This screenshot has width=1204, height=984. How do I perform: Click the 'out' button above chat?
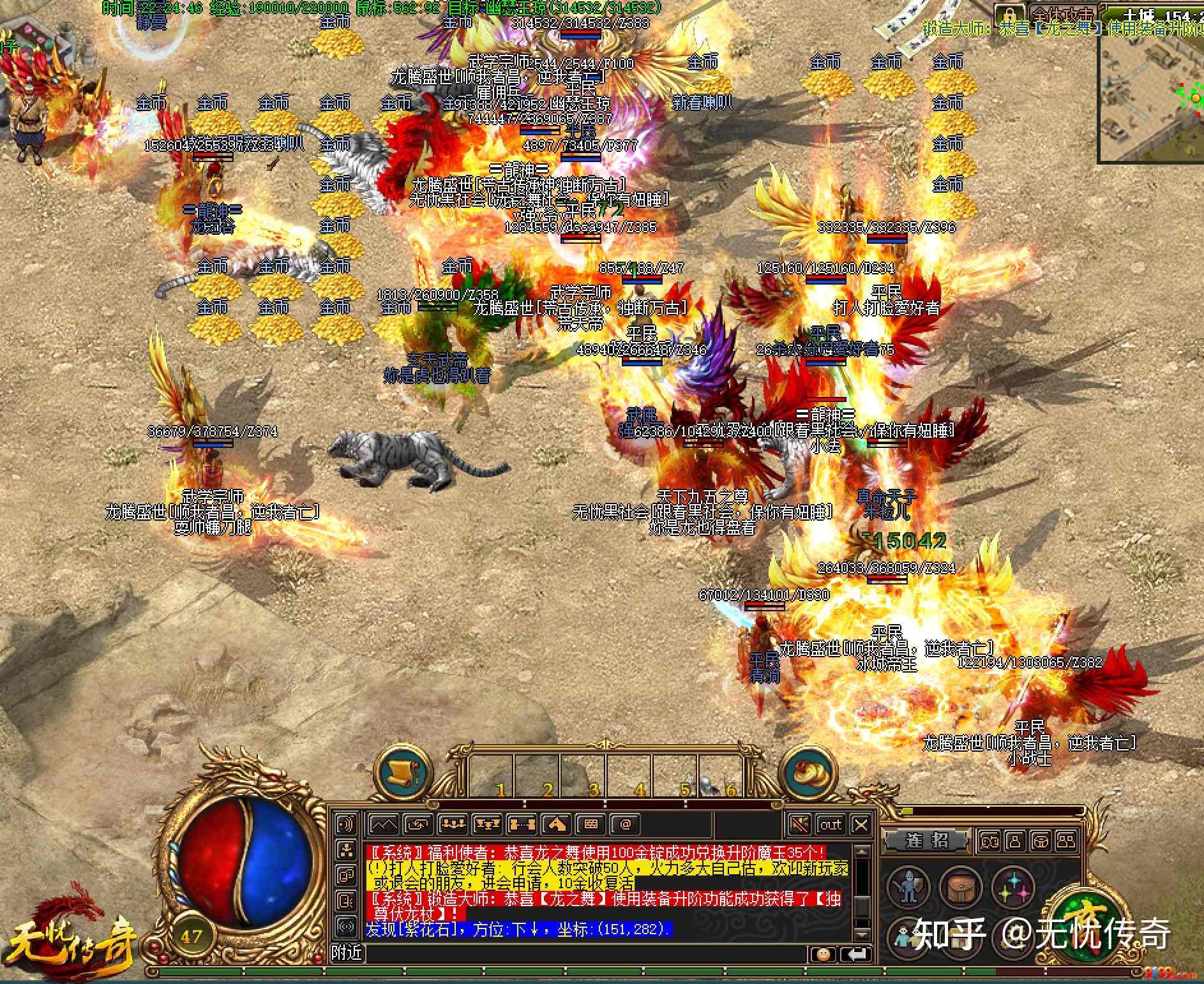click(x=830, y=824)
